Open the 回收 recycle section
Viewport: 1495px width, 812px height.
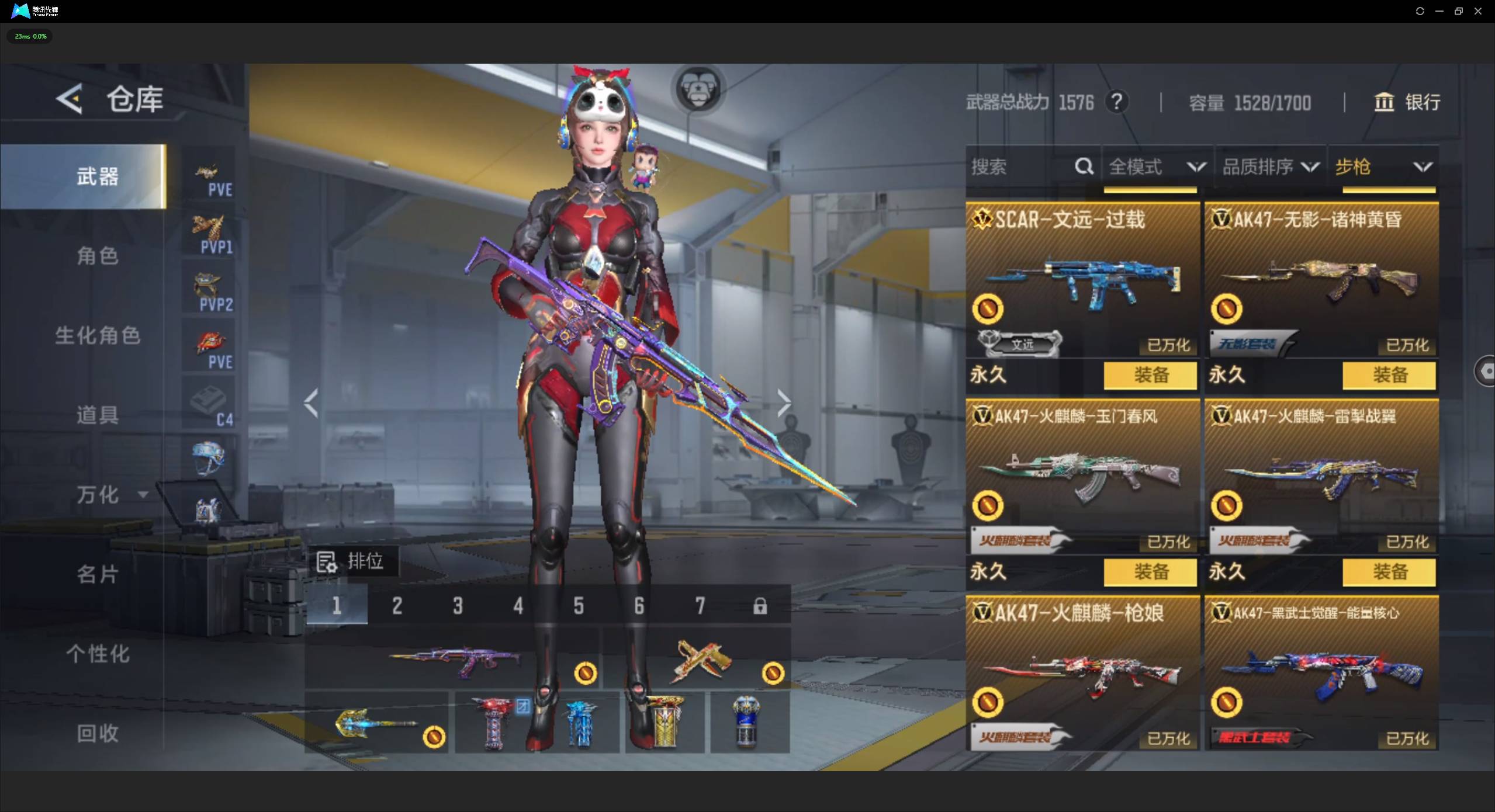click(98, 733)
